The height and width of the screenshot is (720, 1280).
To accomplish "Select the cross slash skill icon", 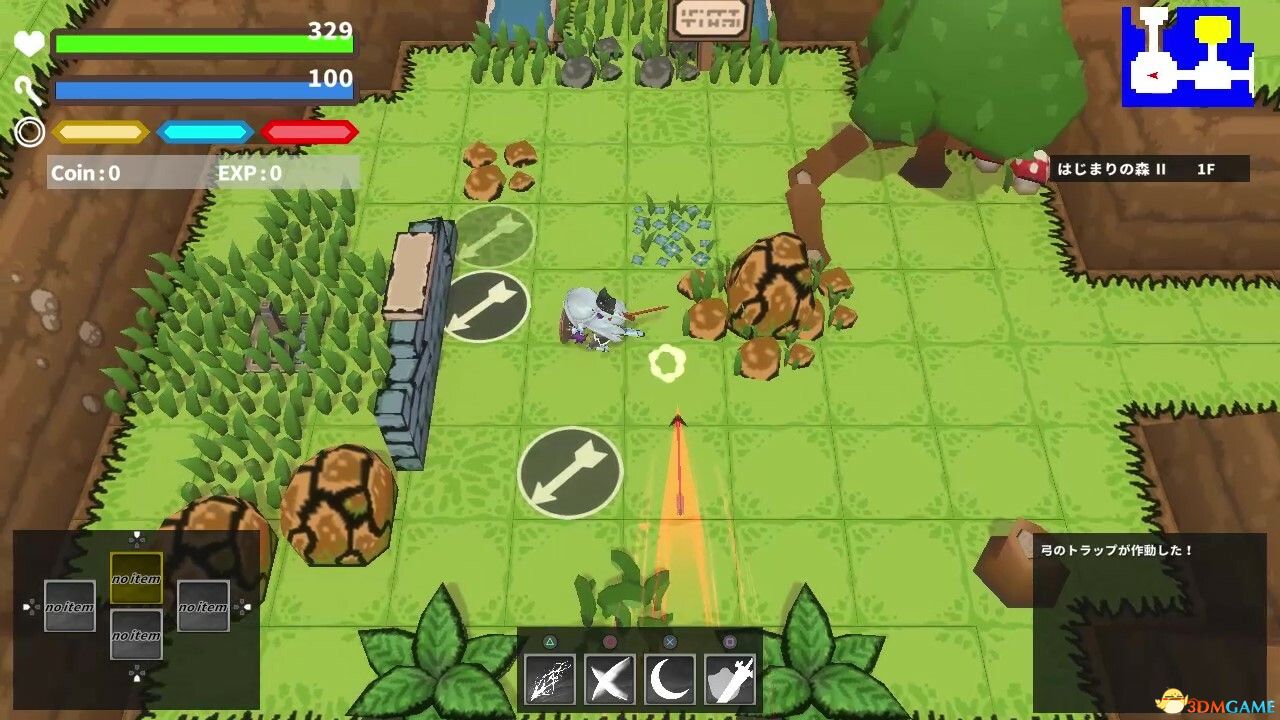I will click(x=610, y=676).
